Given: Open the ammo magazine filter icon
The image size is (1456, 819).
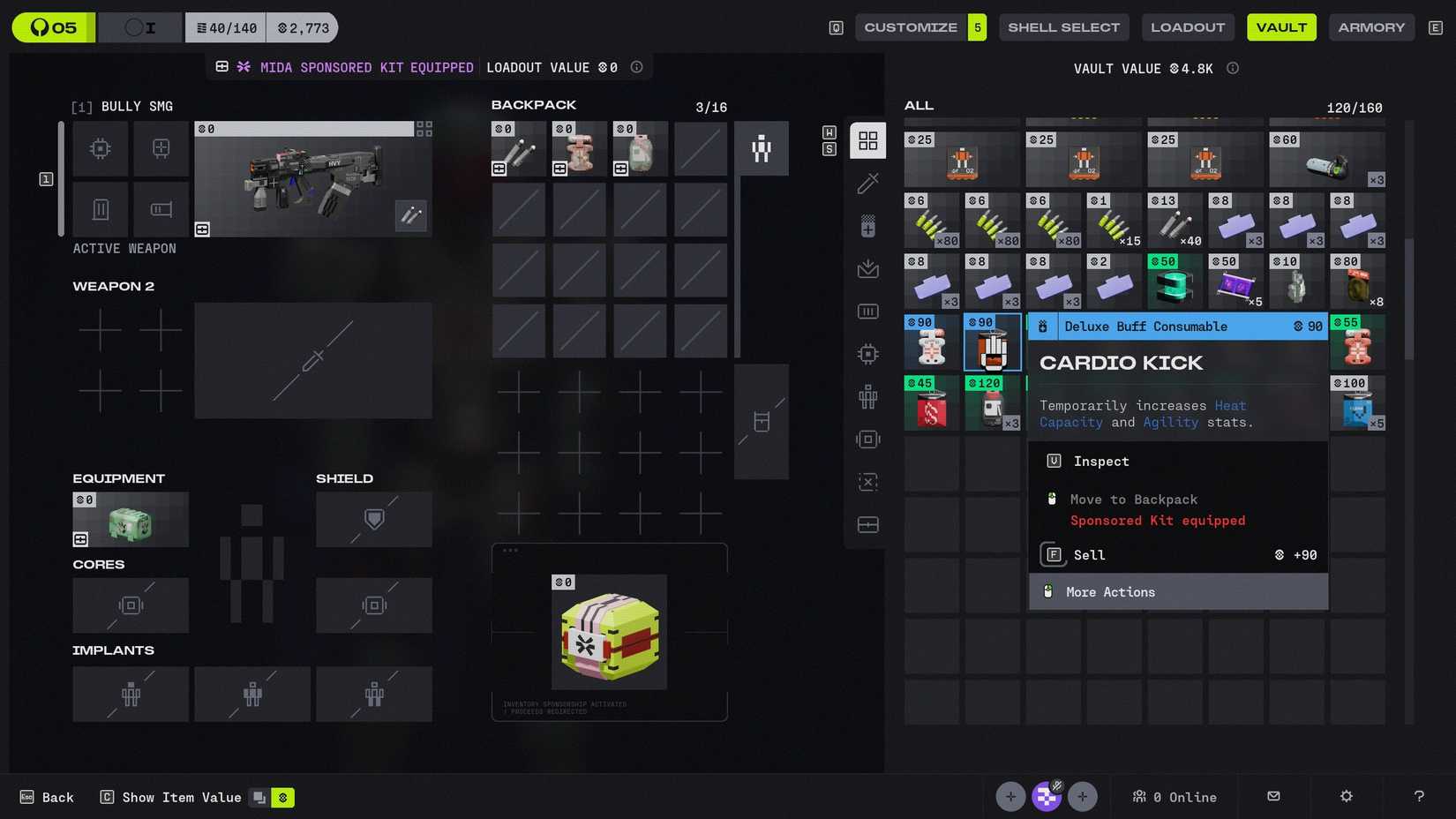Looking at the screenshot, I should (867, 311).
